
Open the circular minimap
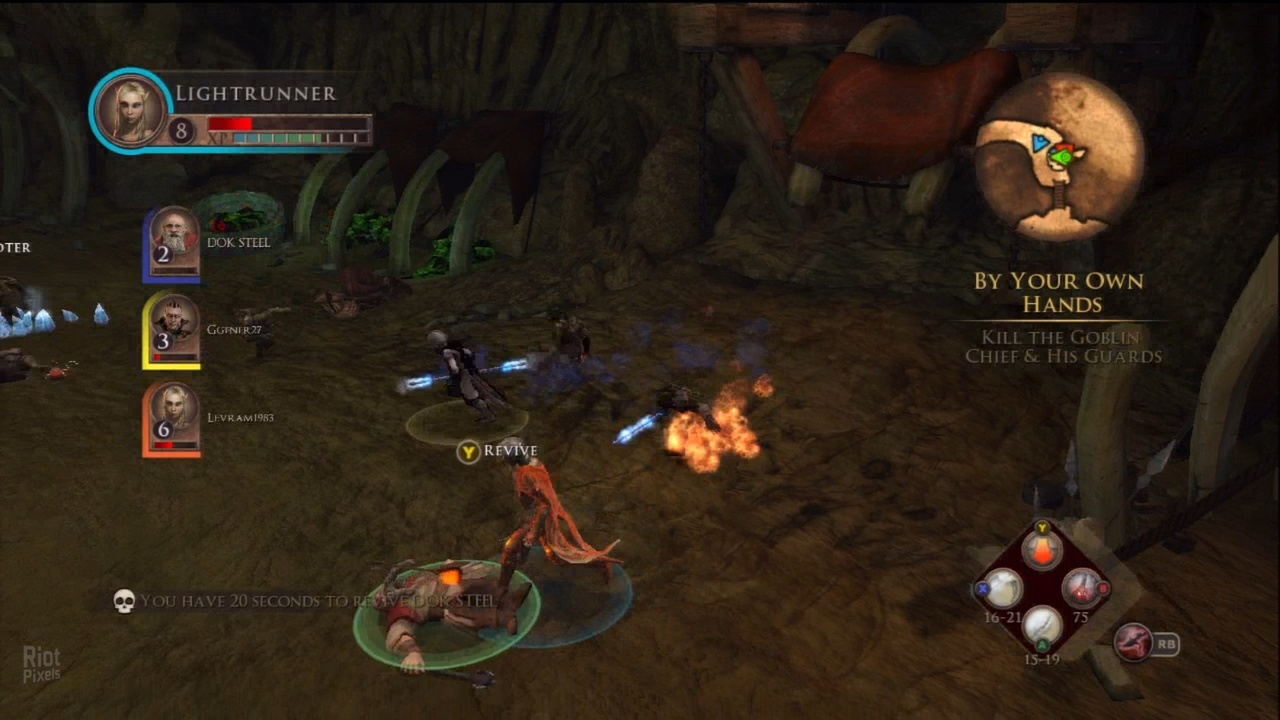1059,156
